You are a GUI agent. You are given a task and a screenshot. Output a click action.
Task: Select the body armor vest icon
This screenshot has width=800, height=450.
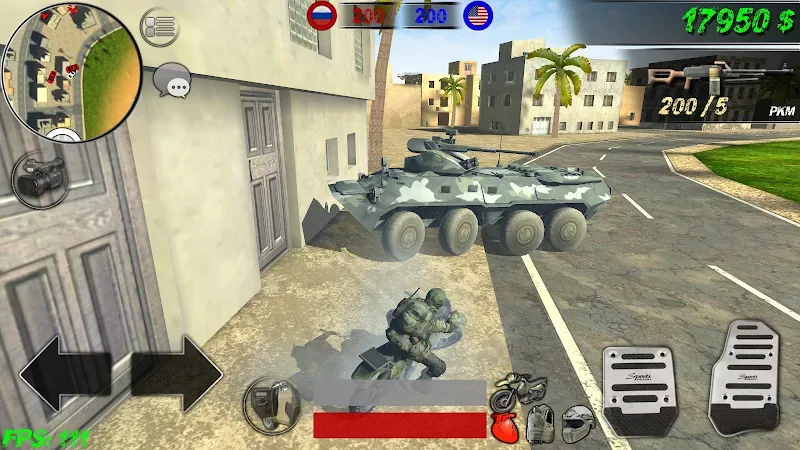click(x=540, y=424)
